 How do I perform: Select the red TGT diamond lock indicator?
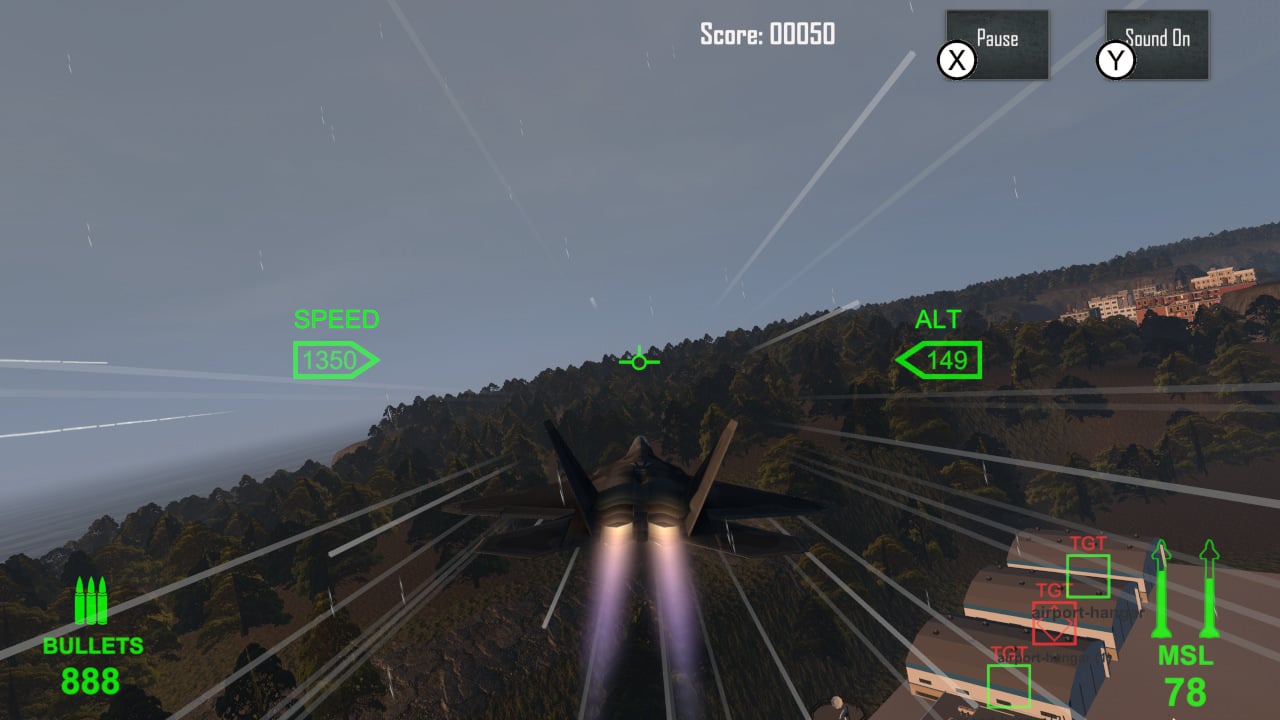click(1055, 622)
